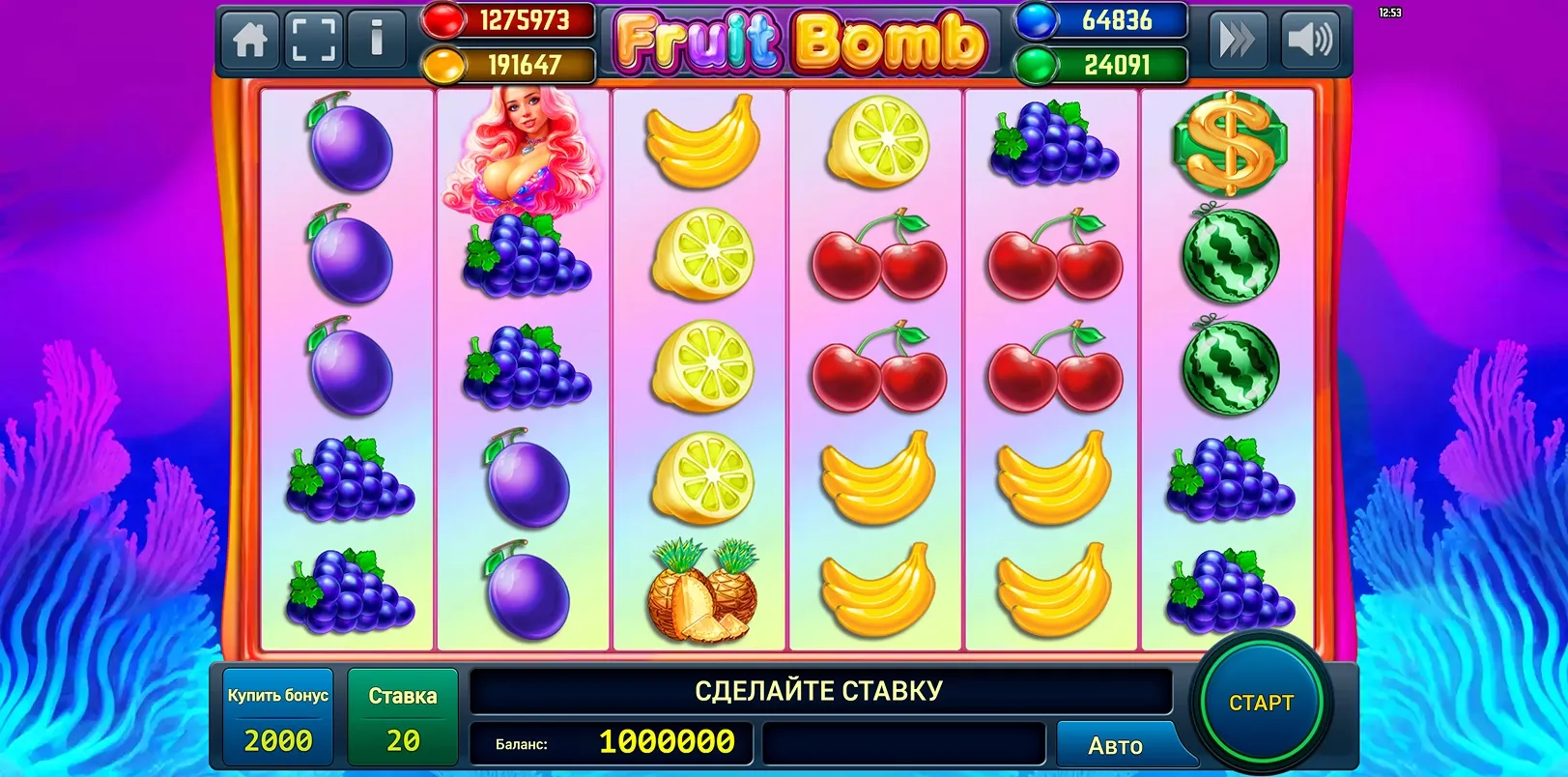Open the Ставка bet amount selector
The height and width of the screenshot is (777, 1568).
coord(403,715)
